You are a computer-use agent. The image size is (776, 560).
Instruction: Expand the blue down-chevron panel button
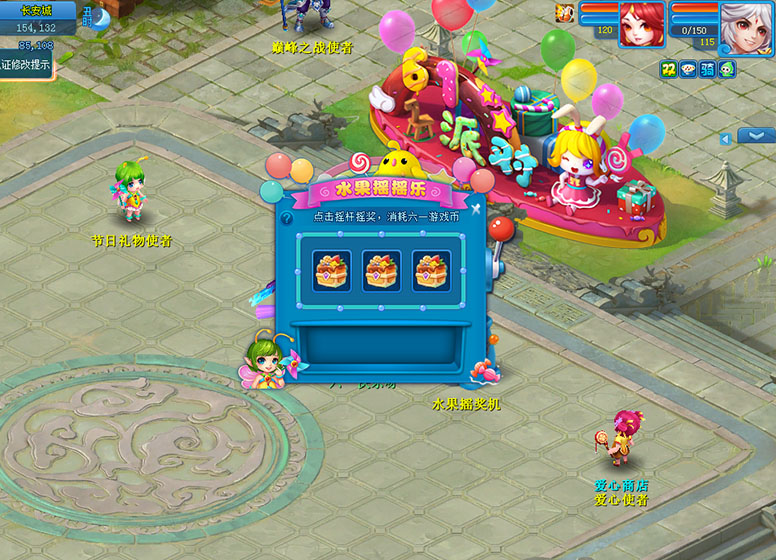[756, 136]
